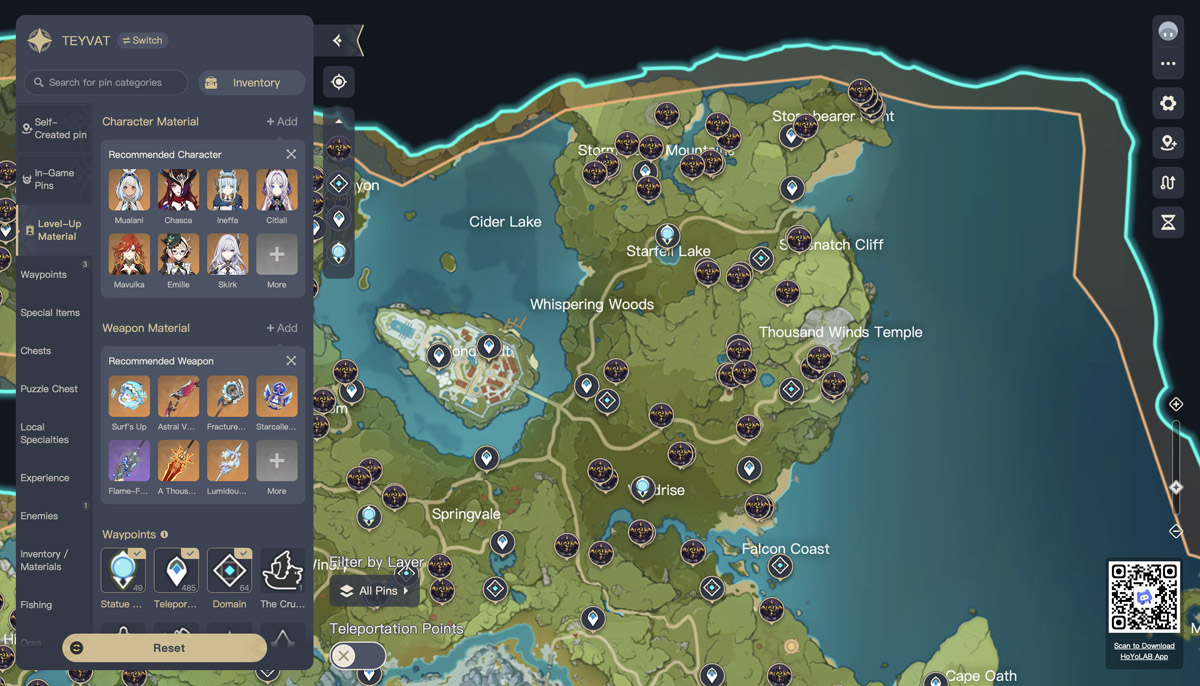Toggle the Teleportation Points switch
Viewport: 1200px width, 686px height.
point(357,656)
